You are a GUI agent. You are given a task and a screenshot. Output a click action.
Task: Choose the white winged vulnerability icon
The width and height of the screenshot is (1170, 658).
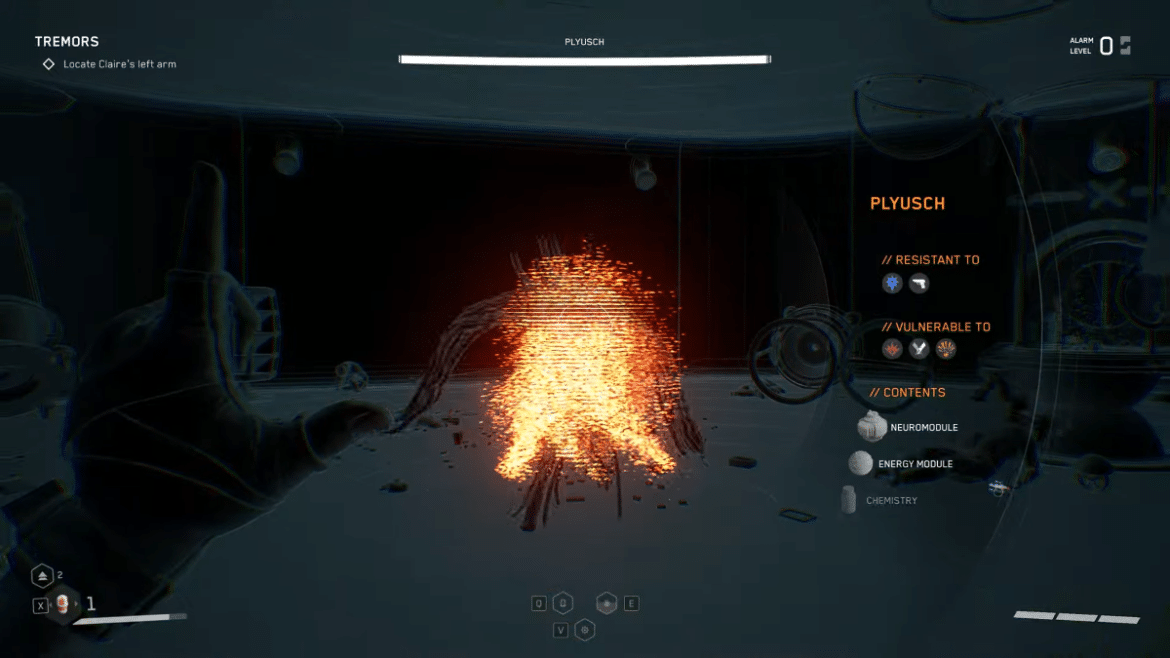pos(919,349)
